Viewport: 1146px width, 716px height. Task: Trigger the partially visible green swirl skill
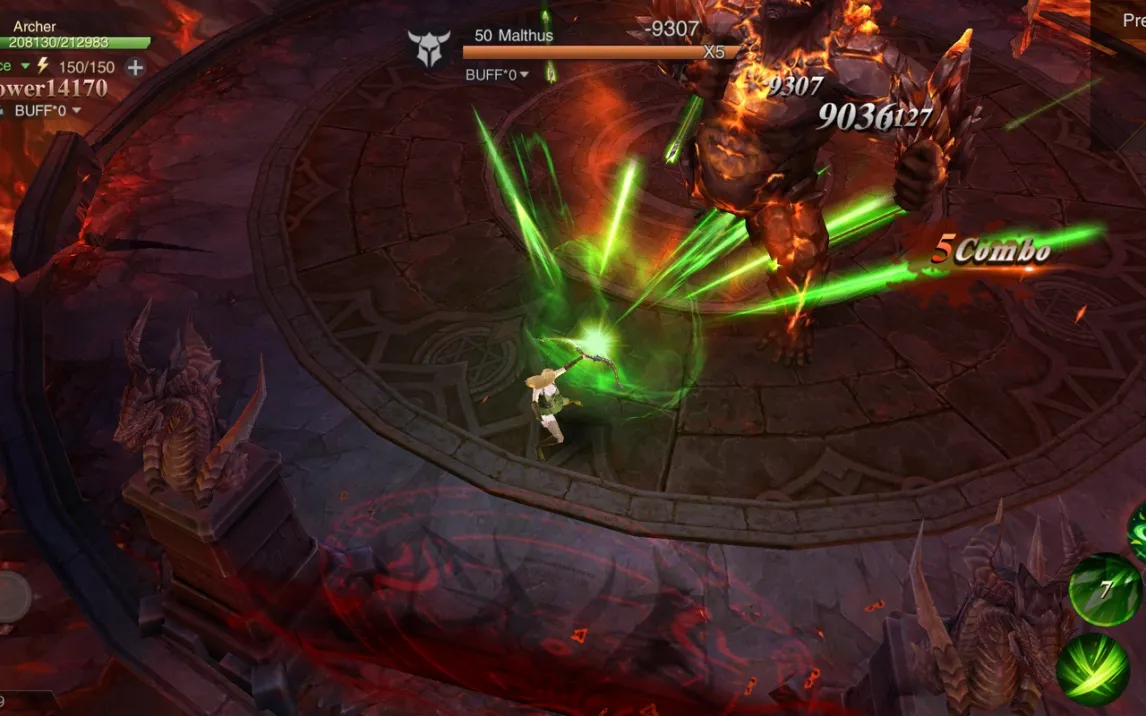pyautogui.click(x=1138, y=532)
